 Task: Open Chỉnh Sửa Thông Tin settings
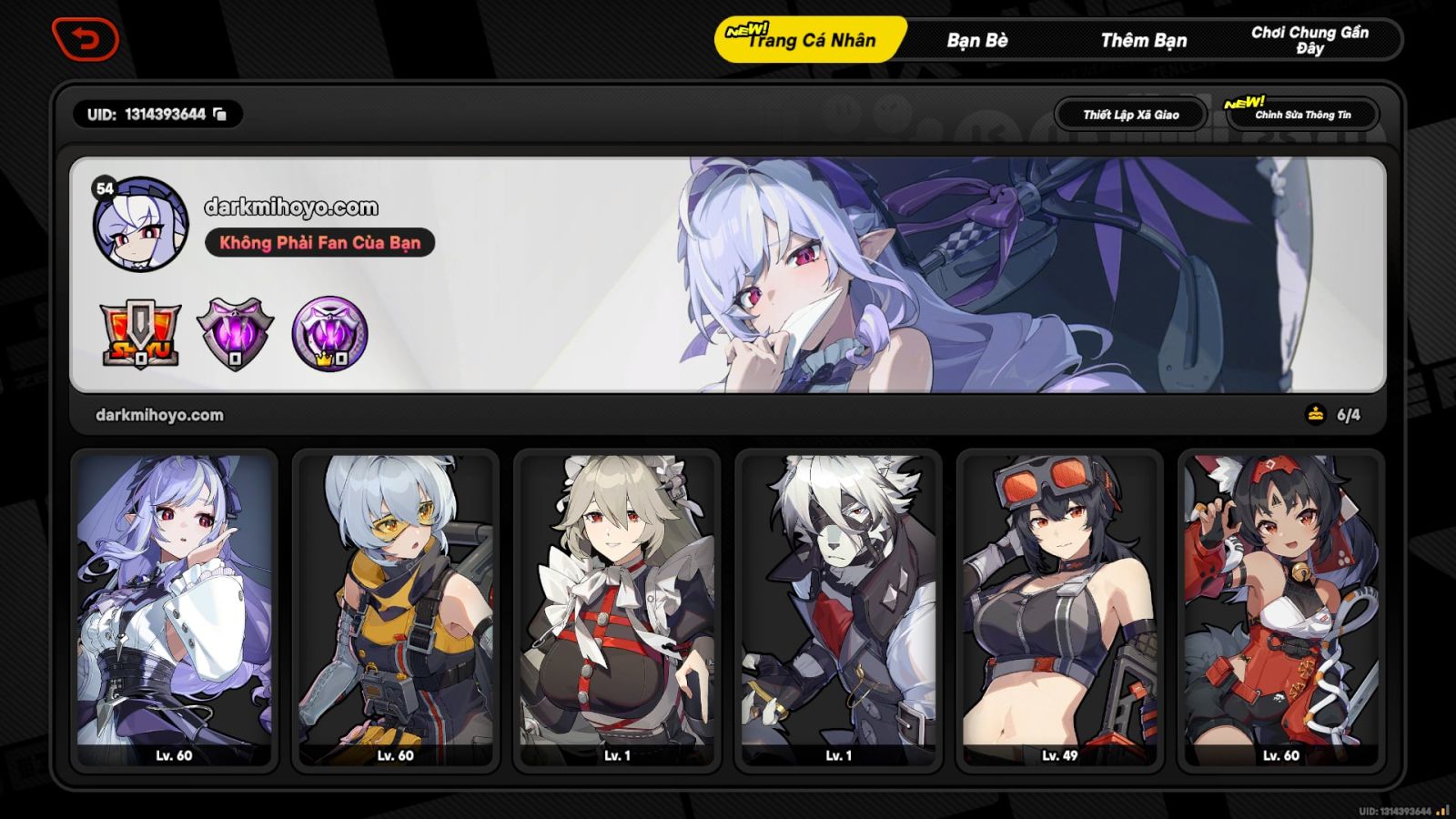[x=1305, y=116]
